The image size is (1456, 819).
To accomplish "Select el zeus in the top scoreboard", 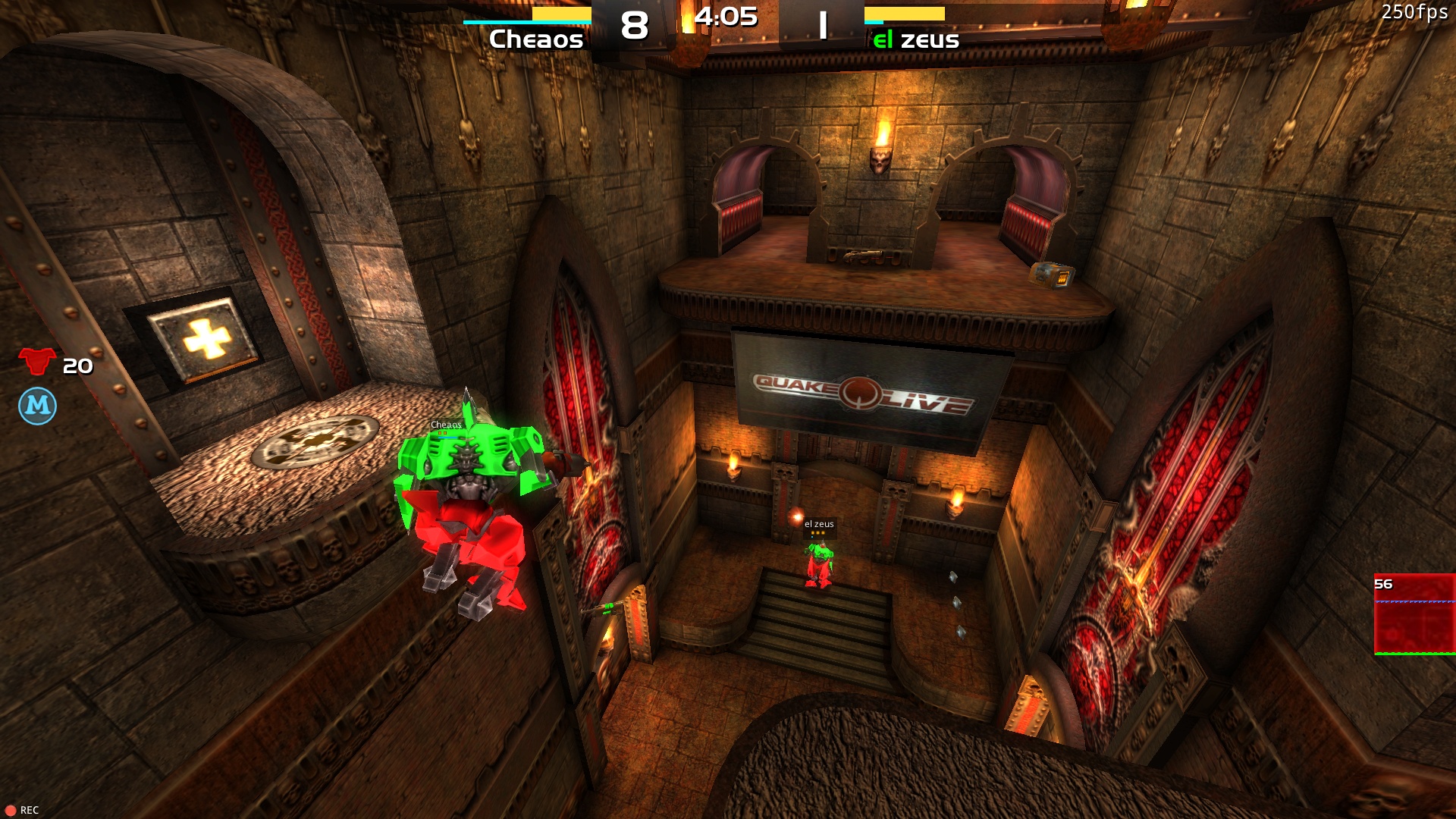I will pyautogui.click(x=916, y=39).
